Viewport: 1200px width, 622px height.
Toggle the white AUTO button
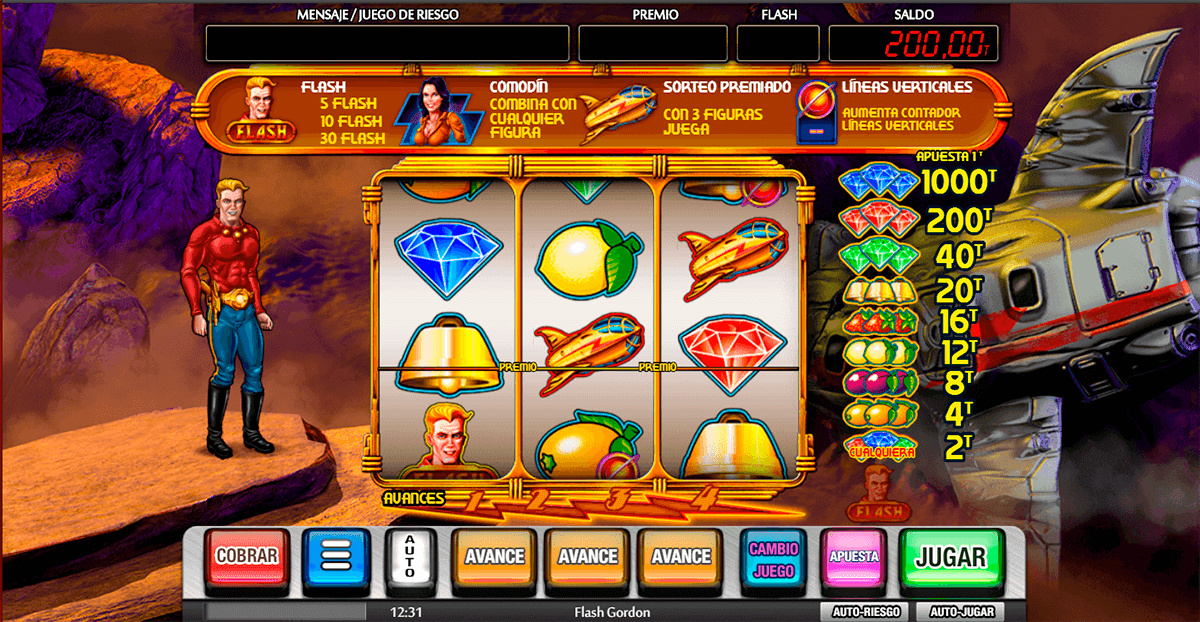tap(411, 558)
